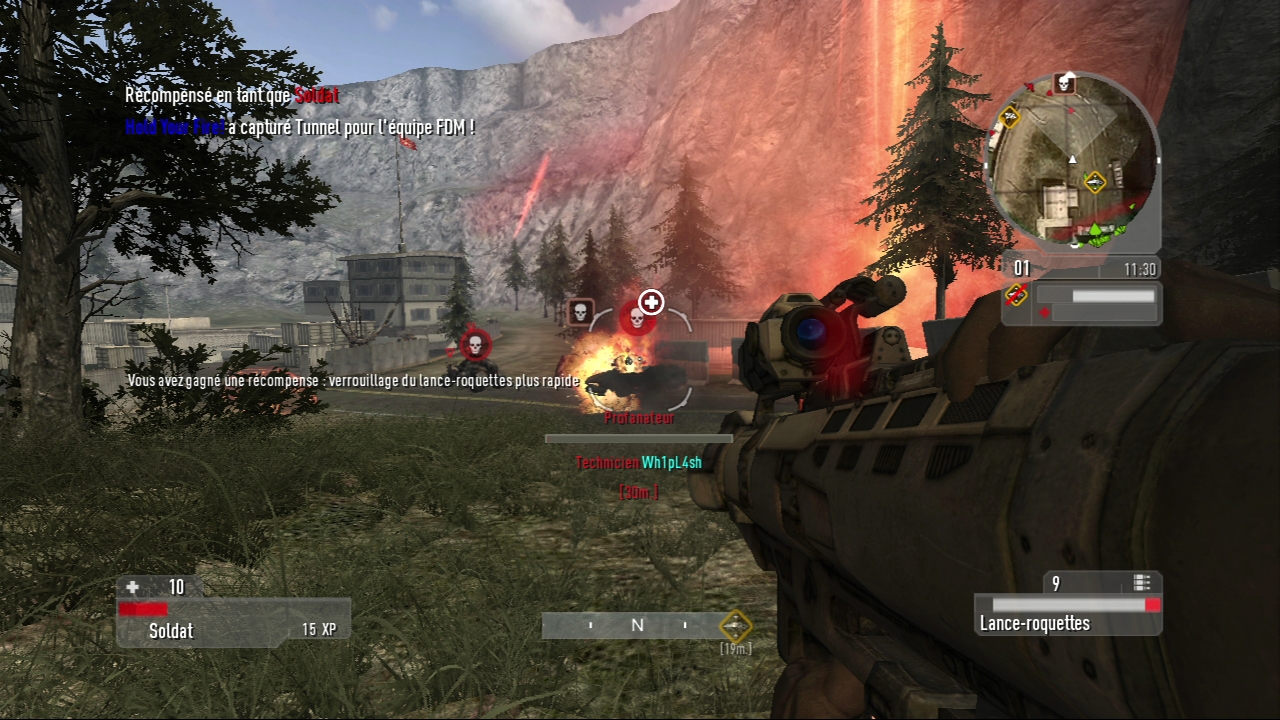1280x720 pixels.
Task: Select the Lance-roquettes weapon panel
Action: click(1068, 614)
